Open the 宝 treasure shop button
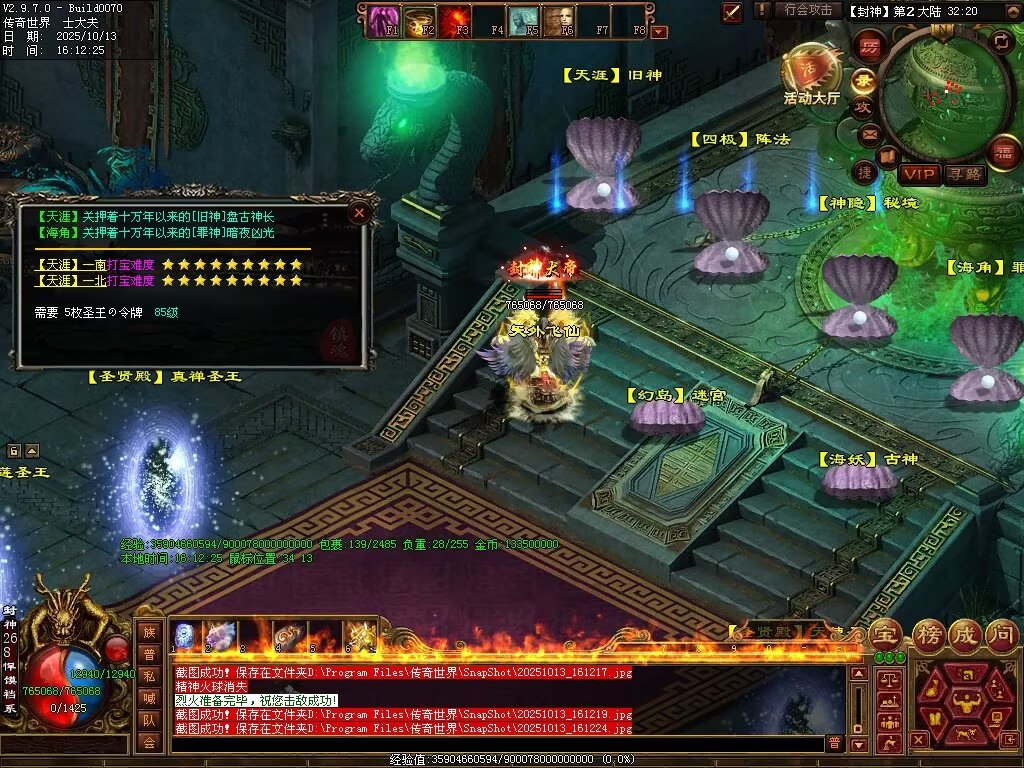 click(x=885, y=634)
